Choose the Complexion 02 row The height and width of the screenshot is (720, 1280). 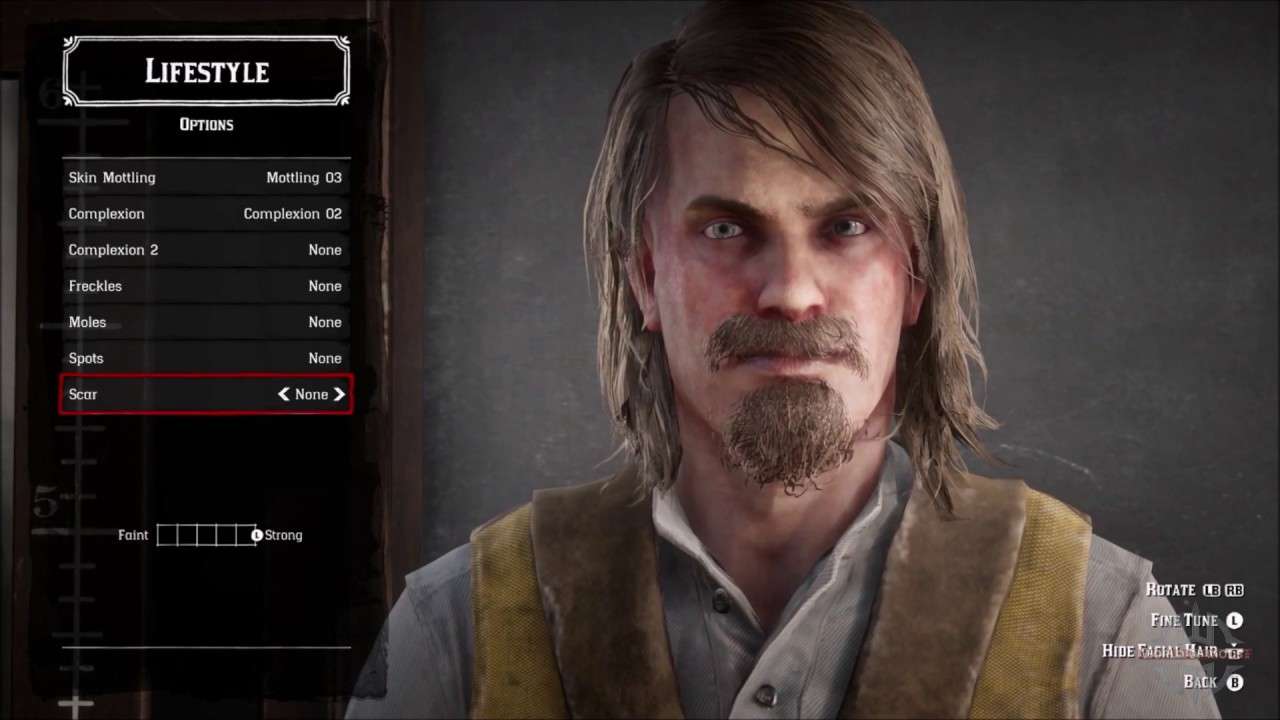[x=205, y=214]
